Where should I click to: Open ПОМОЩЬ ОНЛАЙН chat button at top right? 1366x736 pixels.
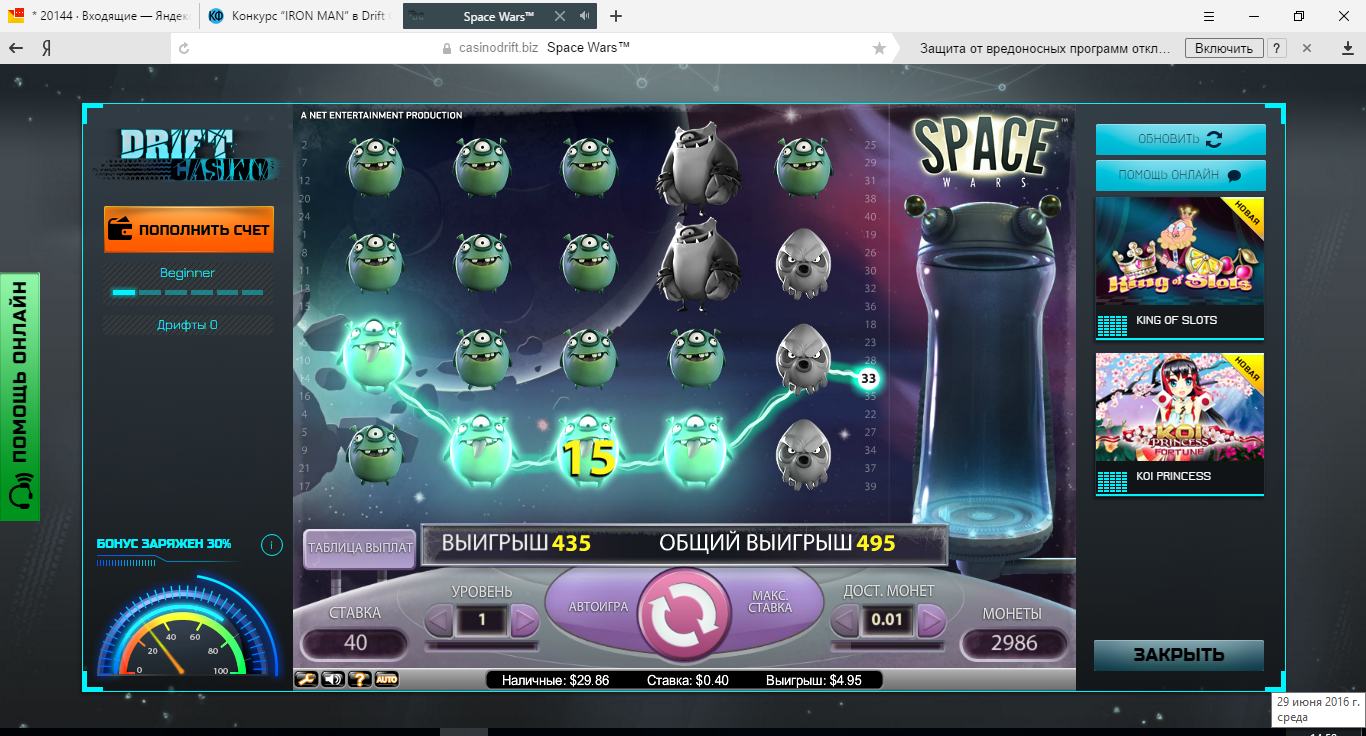coord(1180,175)
